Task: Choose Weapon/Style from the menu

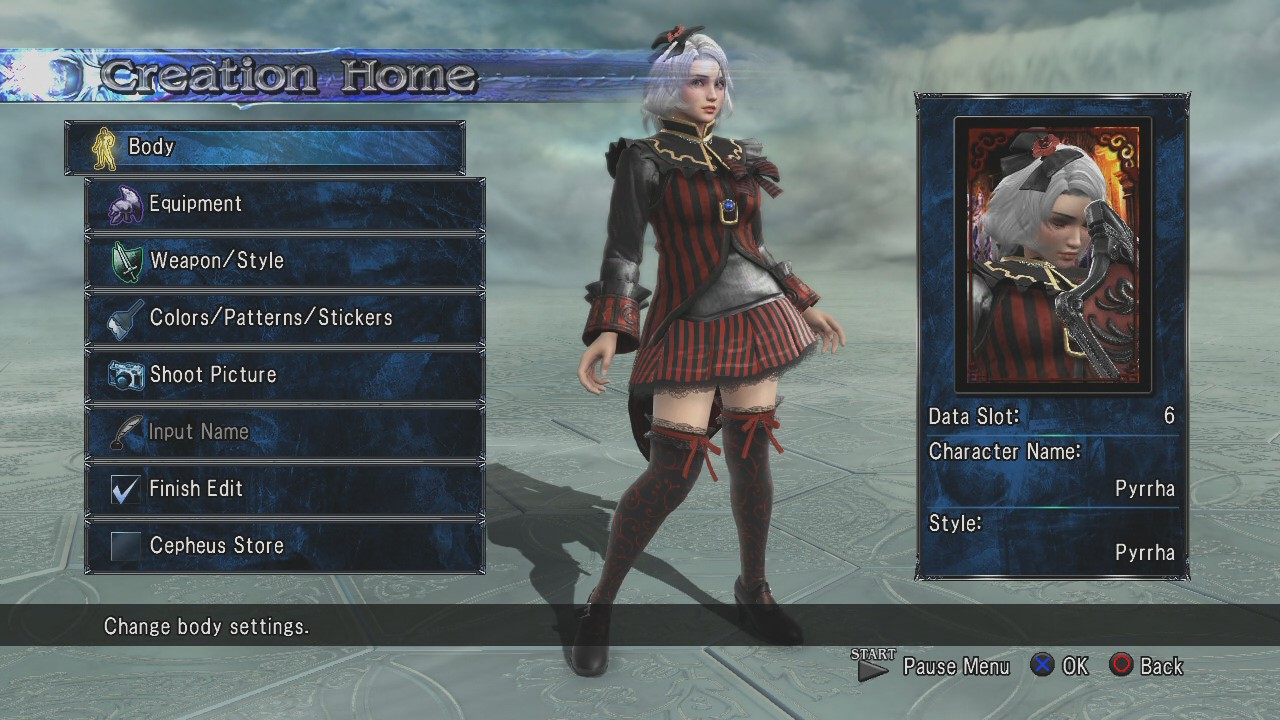Action: (x=285, y=261)
